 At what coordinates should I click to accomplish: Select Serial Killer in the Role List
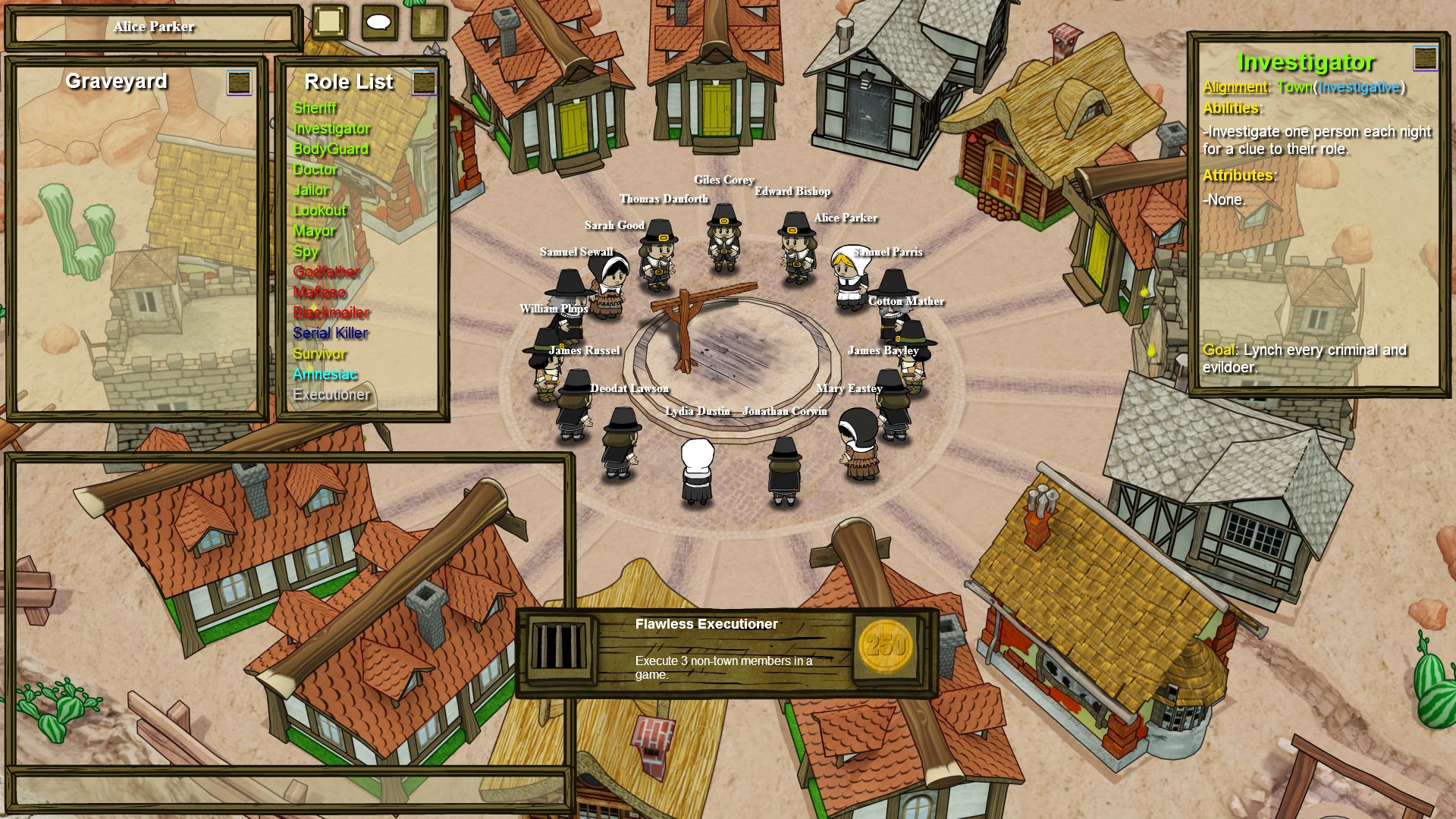point(329,333)
